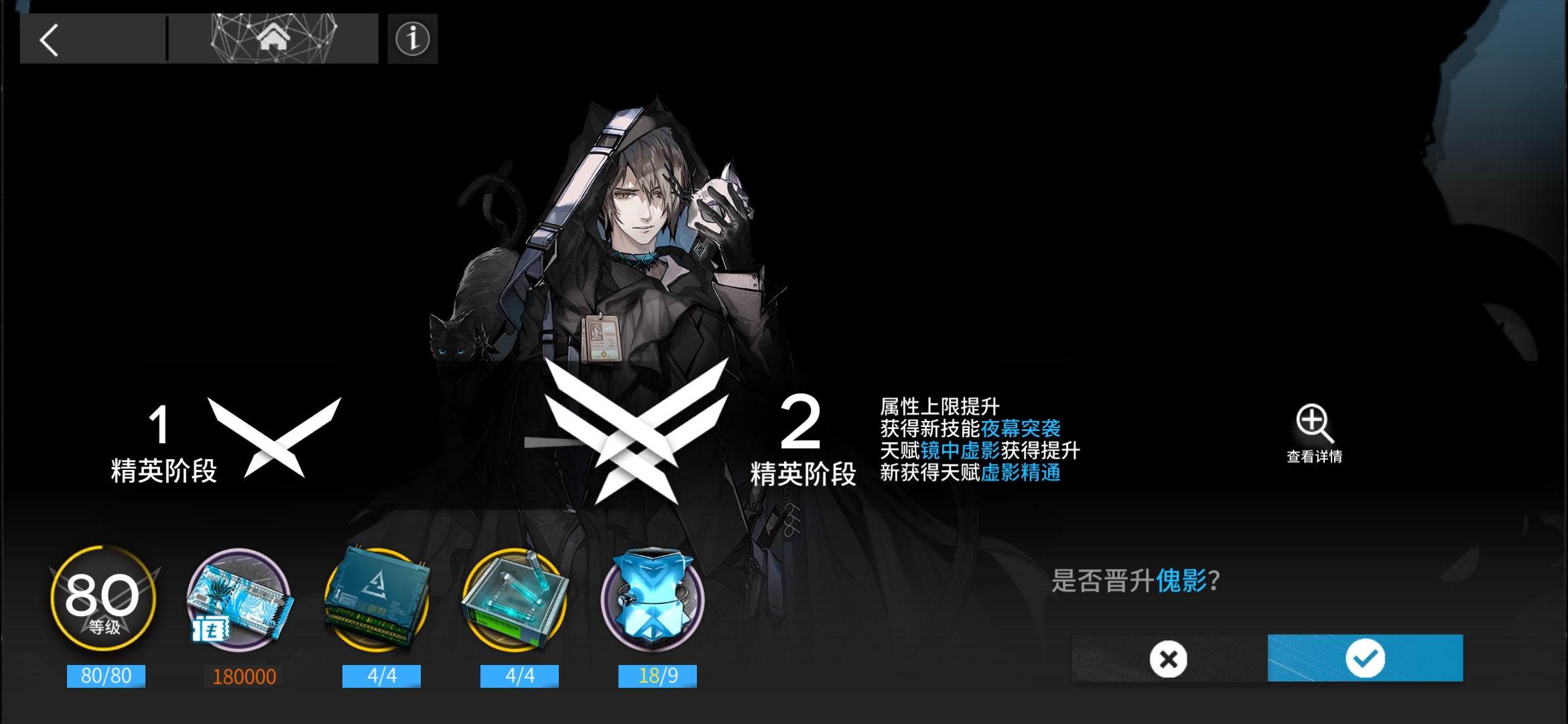1568x724 pixels.
Task: View the info icon at top bar
Action: pos(411,39)
